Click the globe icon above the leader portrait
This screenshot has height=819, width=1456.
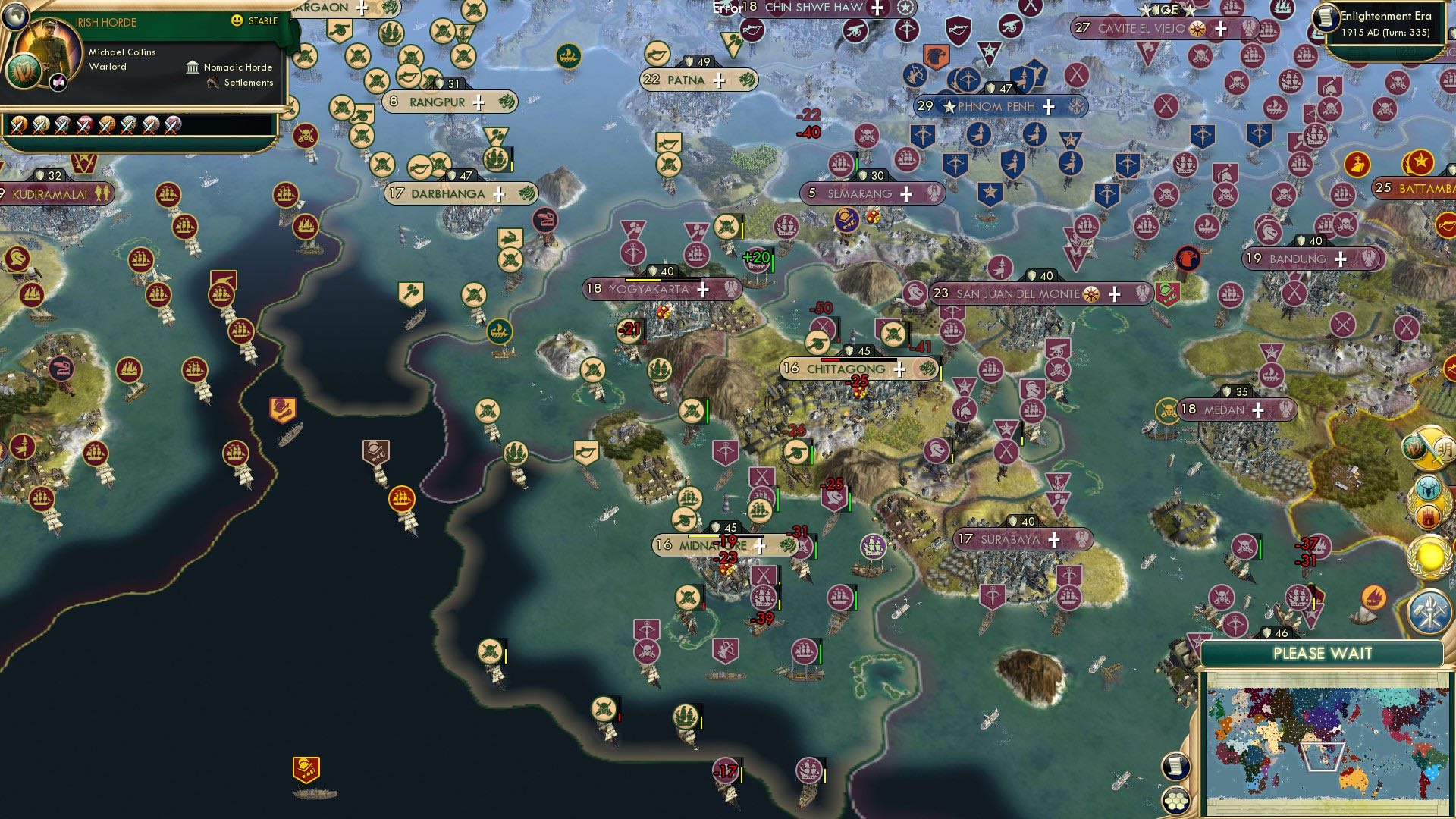pos(15,17)
